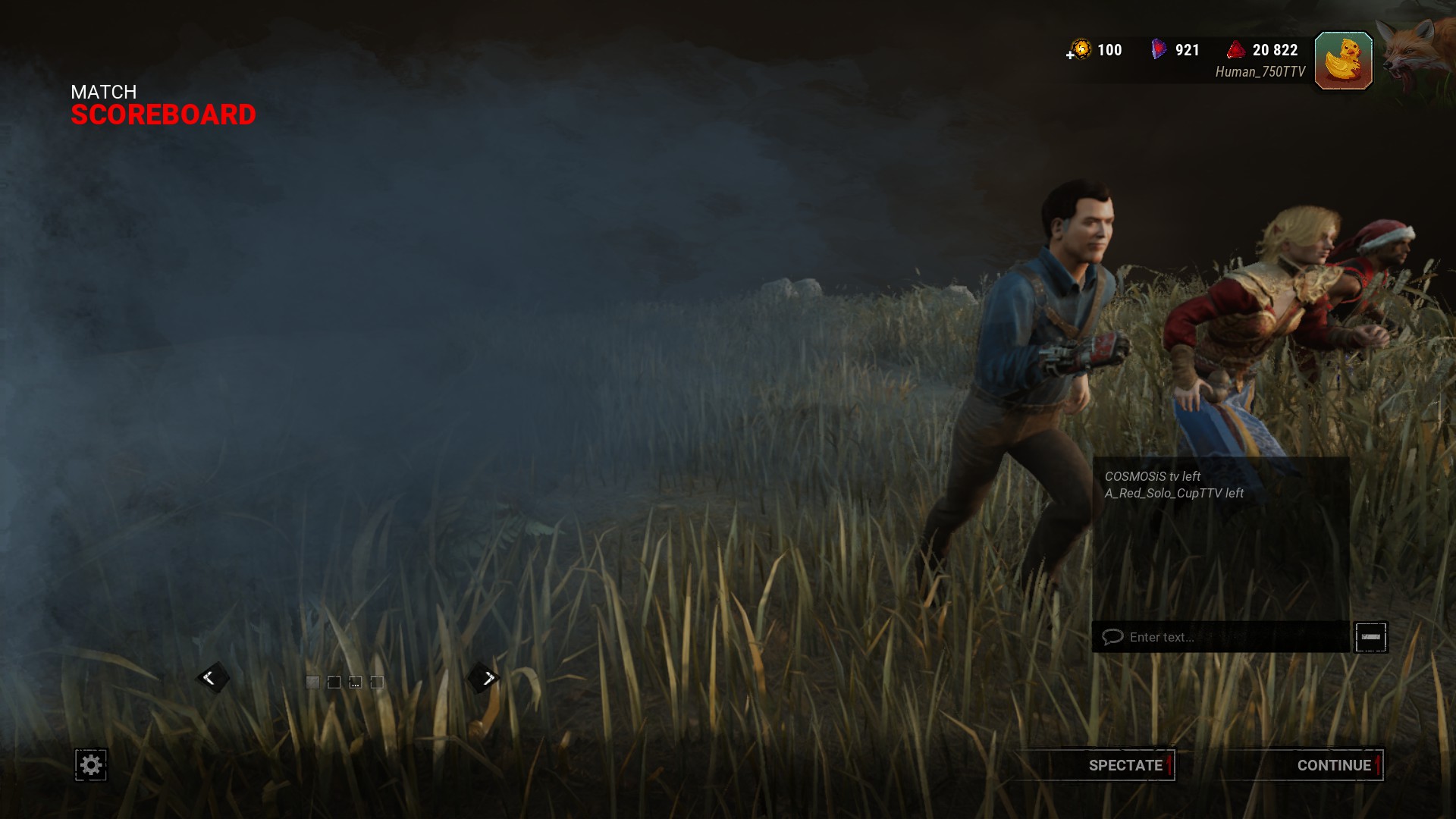1456x819 pixels.
Task: Choose SPECTATE to watch the match
Action: pos(1125,765)
